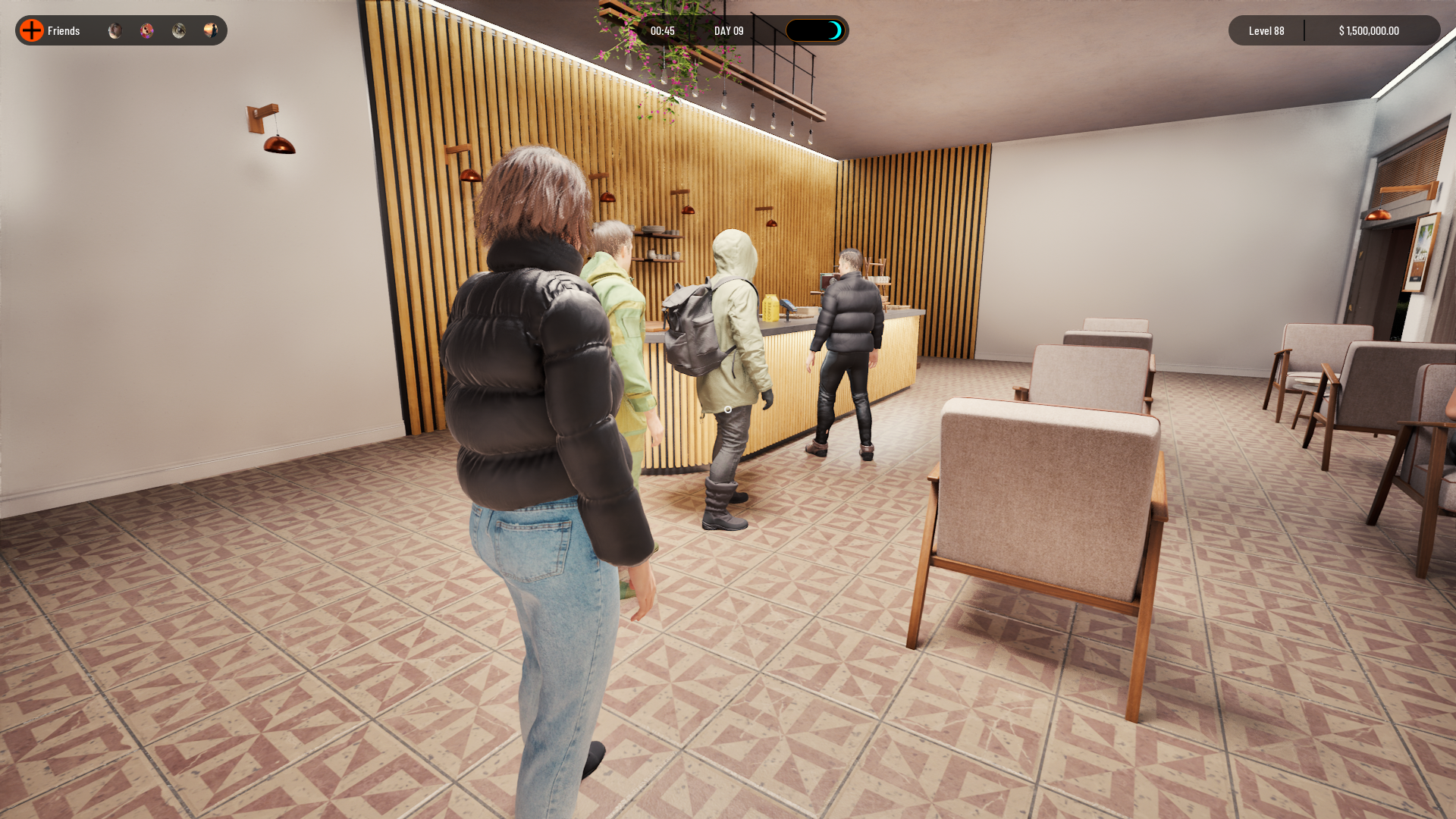Viewport: 1456px width, 819px height.
Task: Select the sunset silhouette friend avatar
Action: tap(211, 30)
